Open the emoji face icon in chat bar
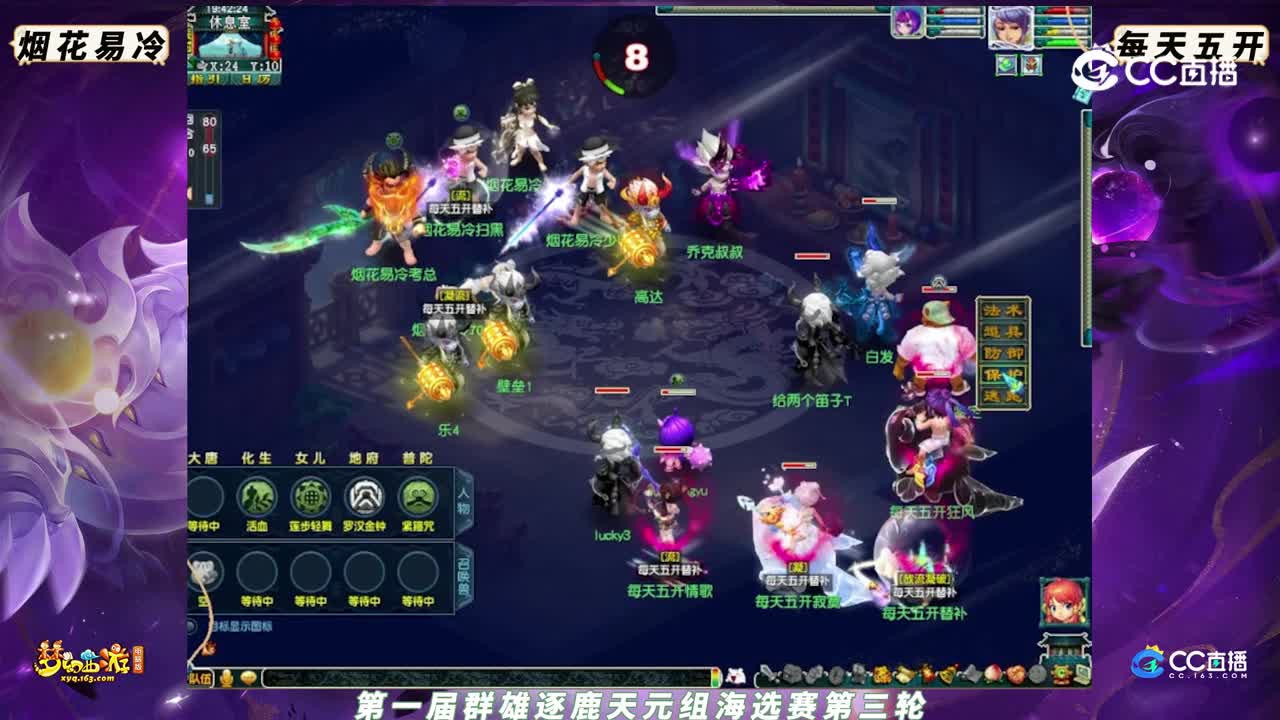This screenshot has height=720, width=1280. pos(248,675)
